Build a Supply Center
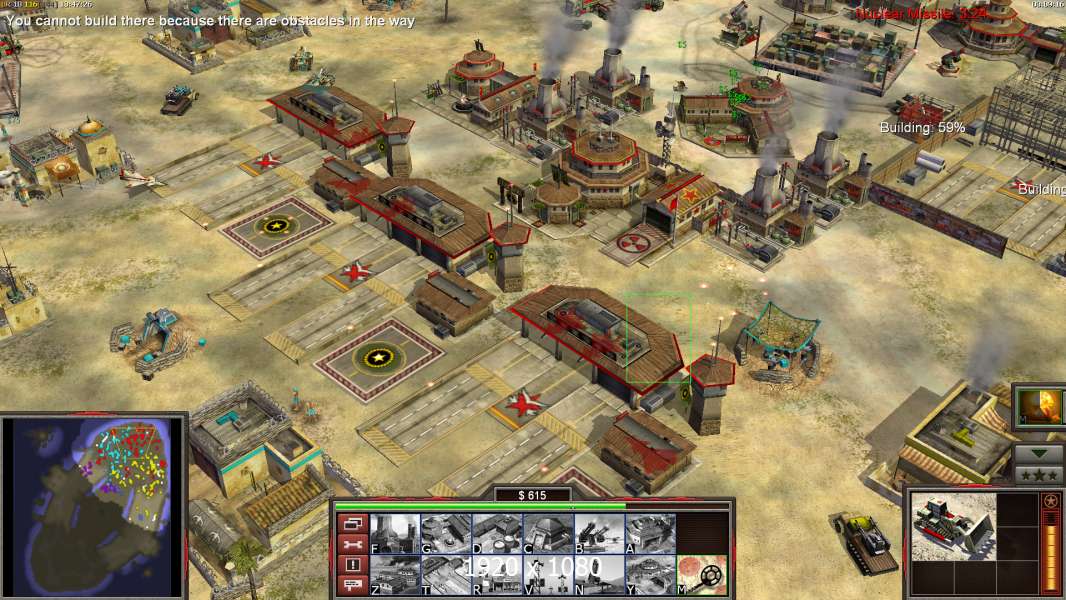This screenshot has width=1066, height=600. pyautogui.click(x=496, y=534)
